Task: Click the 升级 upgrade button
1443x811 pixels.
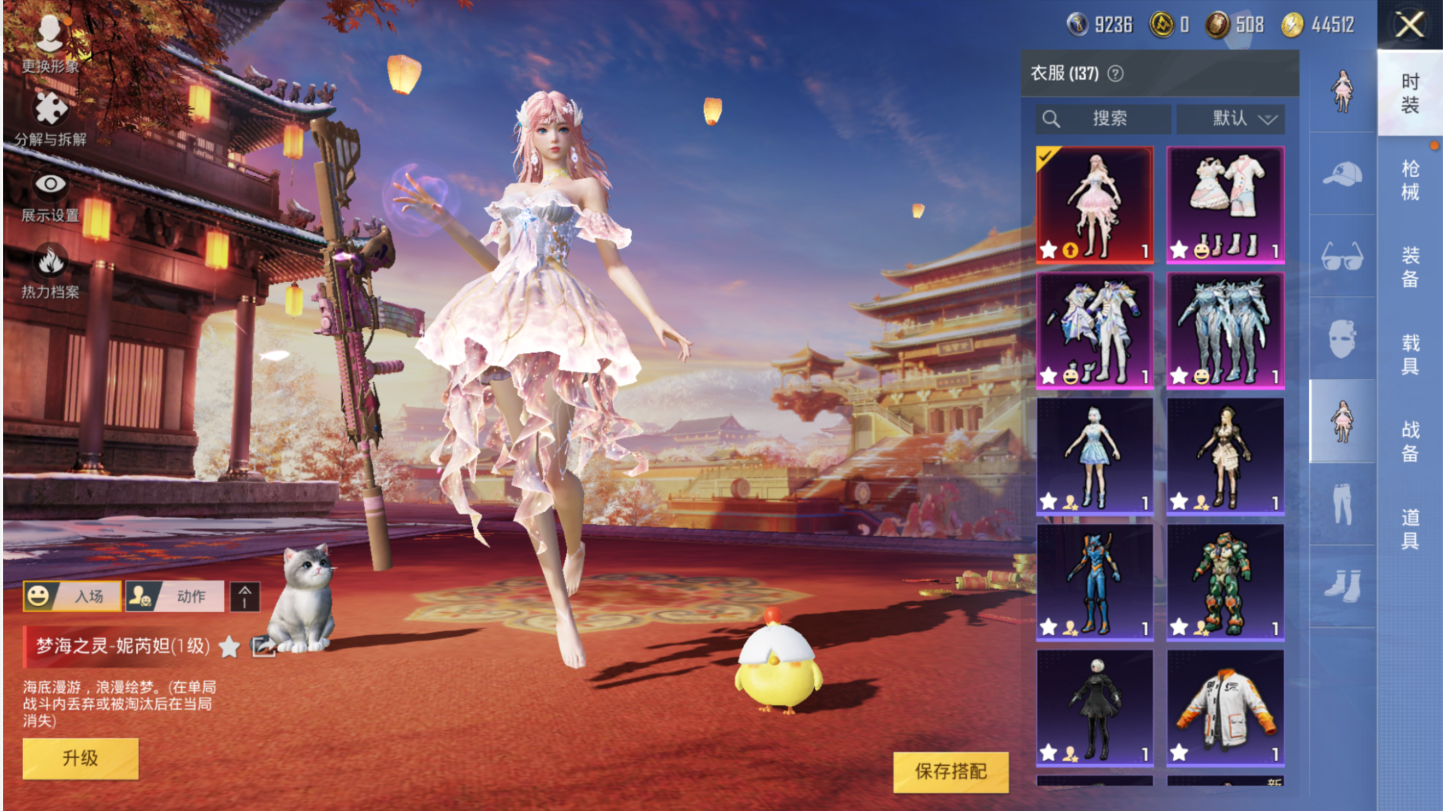Action: [x=80, y=758]
